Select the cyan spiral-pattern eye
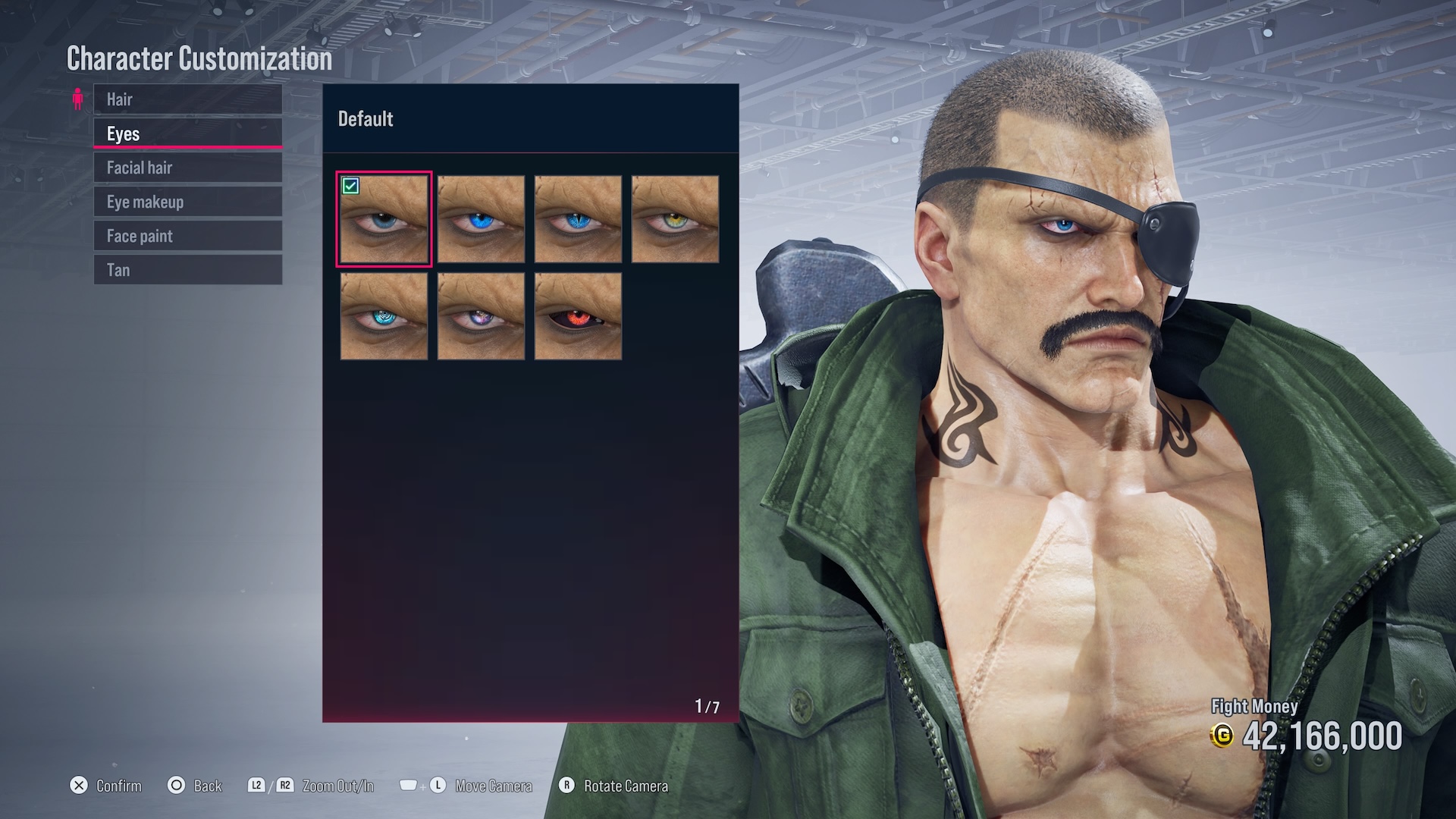 (x=384, y=316)
